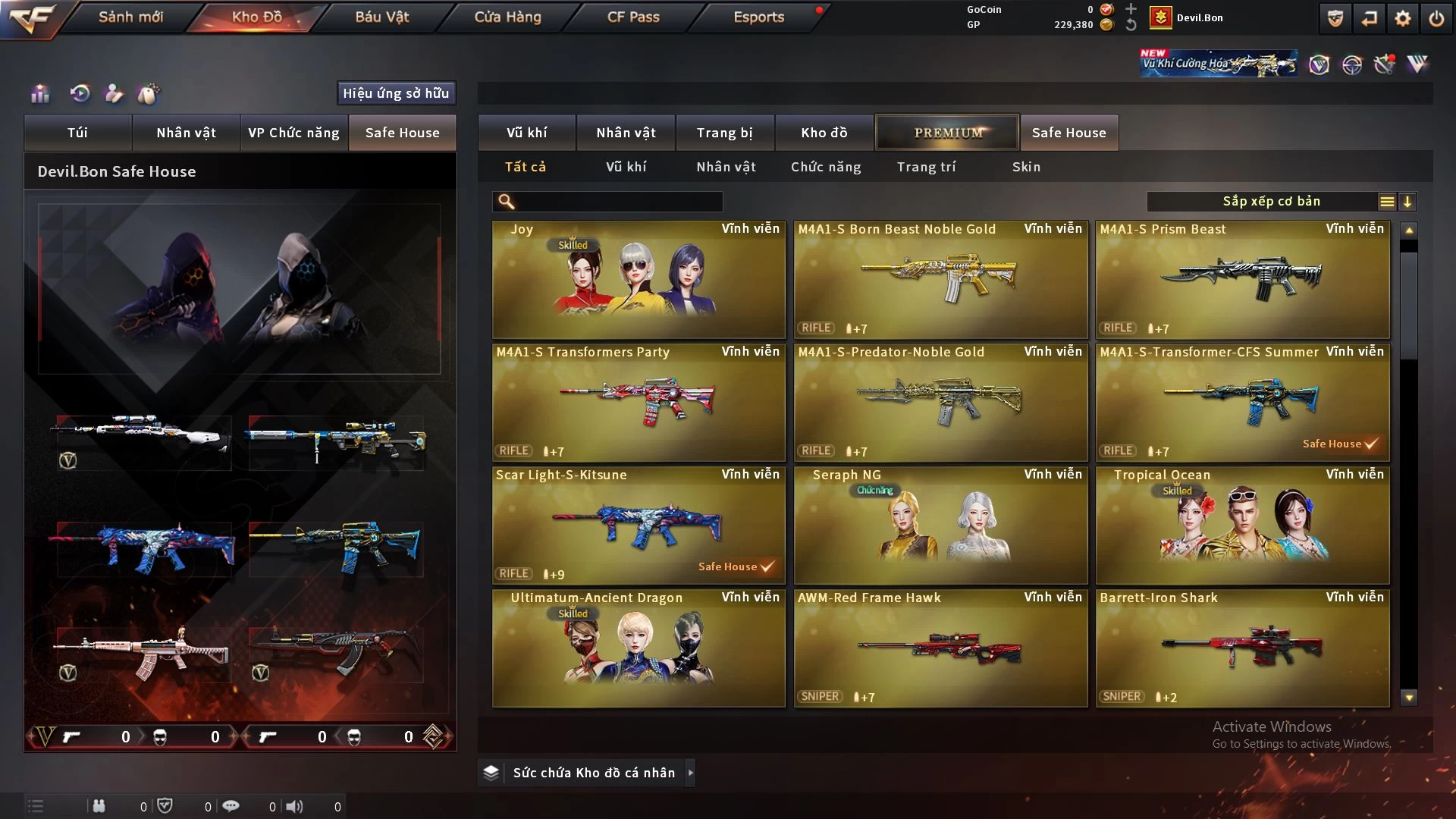Open Sắp xếp cơ bản sort dropdown

1271,202
